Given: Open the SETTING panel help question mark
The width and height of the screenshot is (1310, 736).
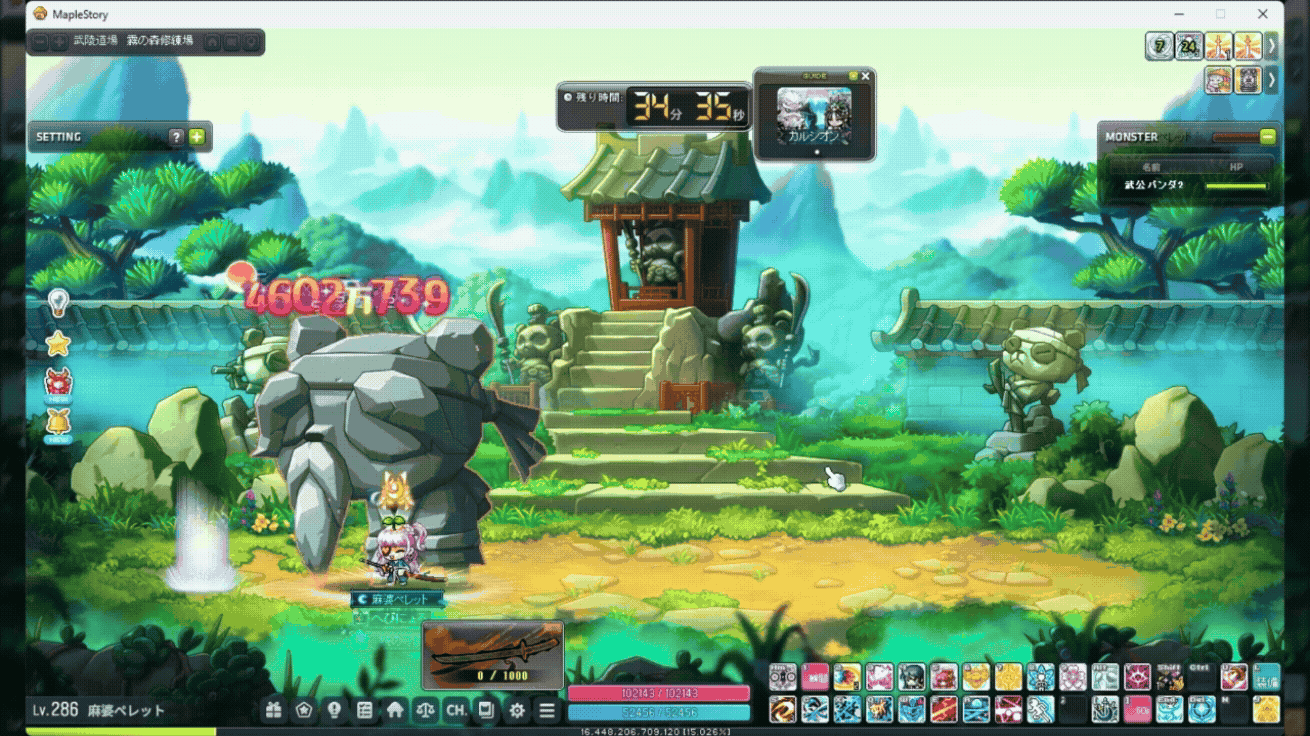Looking at the screenshot, I should point(177,137).
